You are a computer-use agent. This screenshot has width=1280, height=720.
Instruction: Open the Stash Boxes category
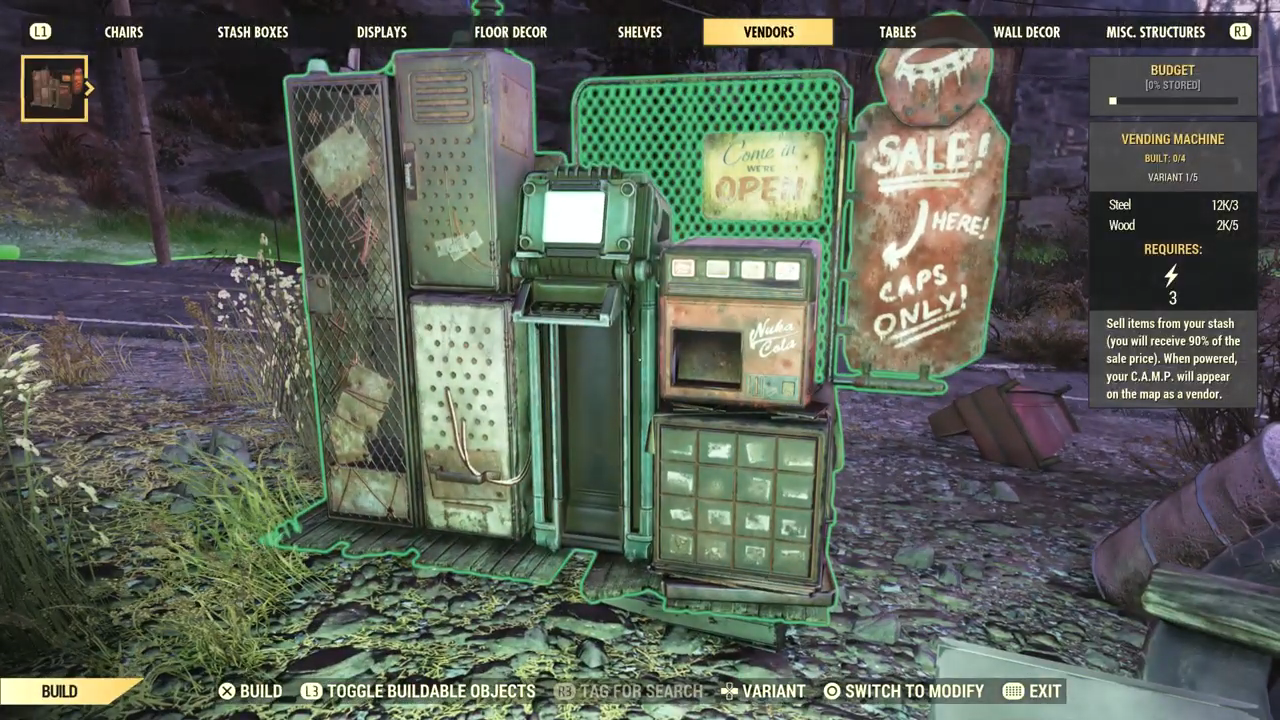[x=253, y=32]
